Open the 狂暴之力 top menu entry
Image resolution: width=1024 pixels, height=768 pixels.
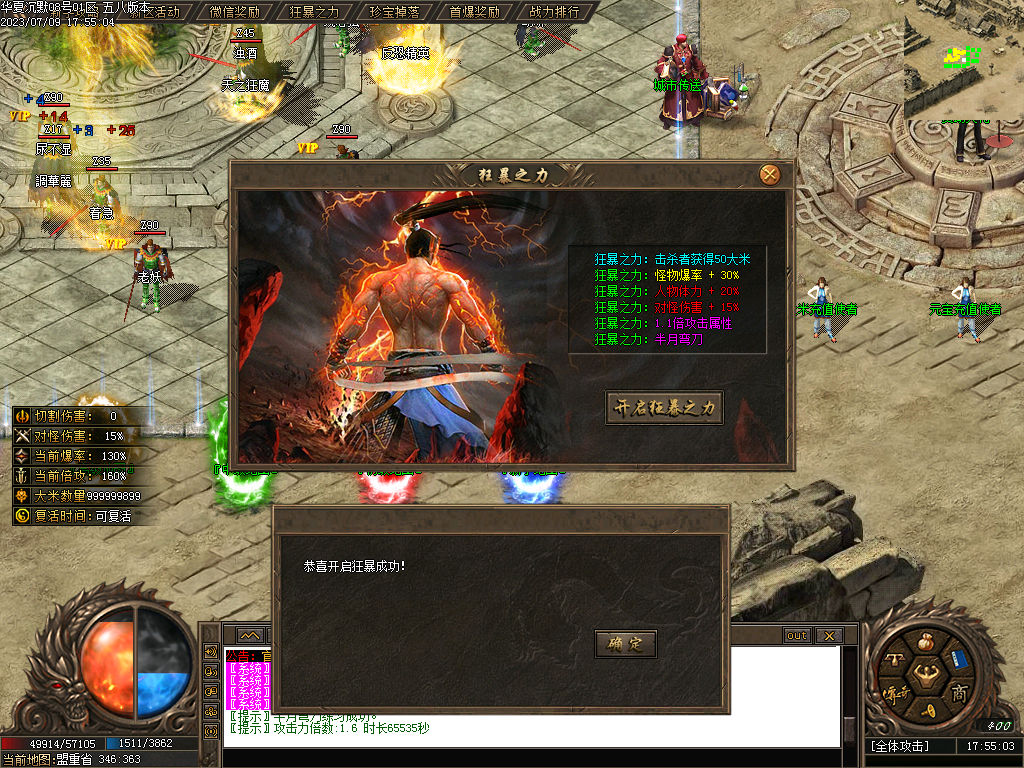pos(314,12)
